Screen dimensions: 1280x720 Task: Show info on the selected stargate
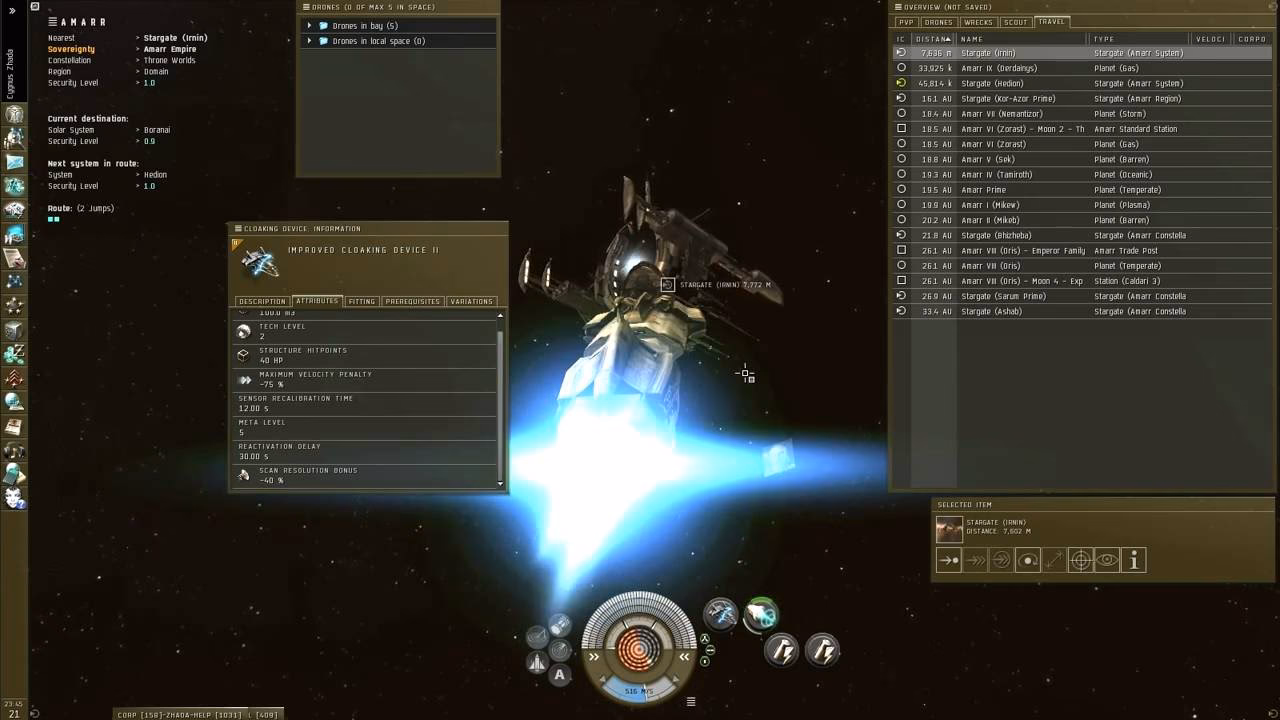coord(1133,560)
